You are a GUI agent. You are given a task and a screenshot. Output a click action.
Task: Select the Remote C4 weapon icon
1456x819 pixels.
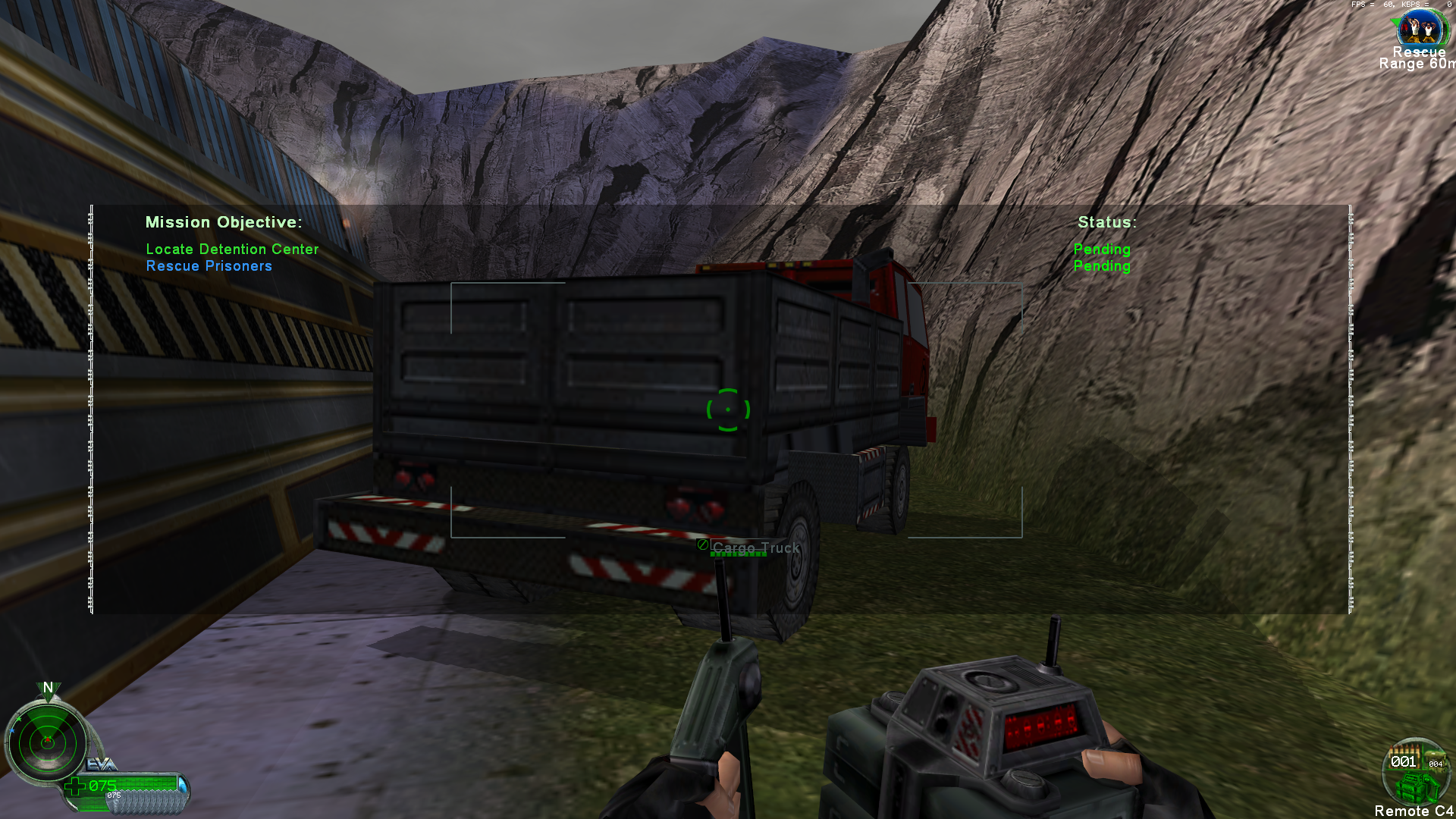pos(1416,773)
